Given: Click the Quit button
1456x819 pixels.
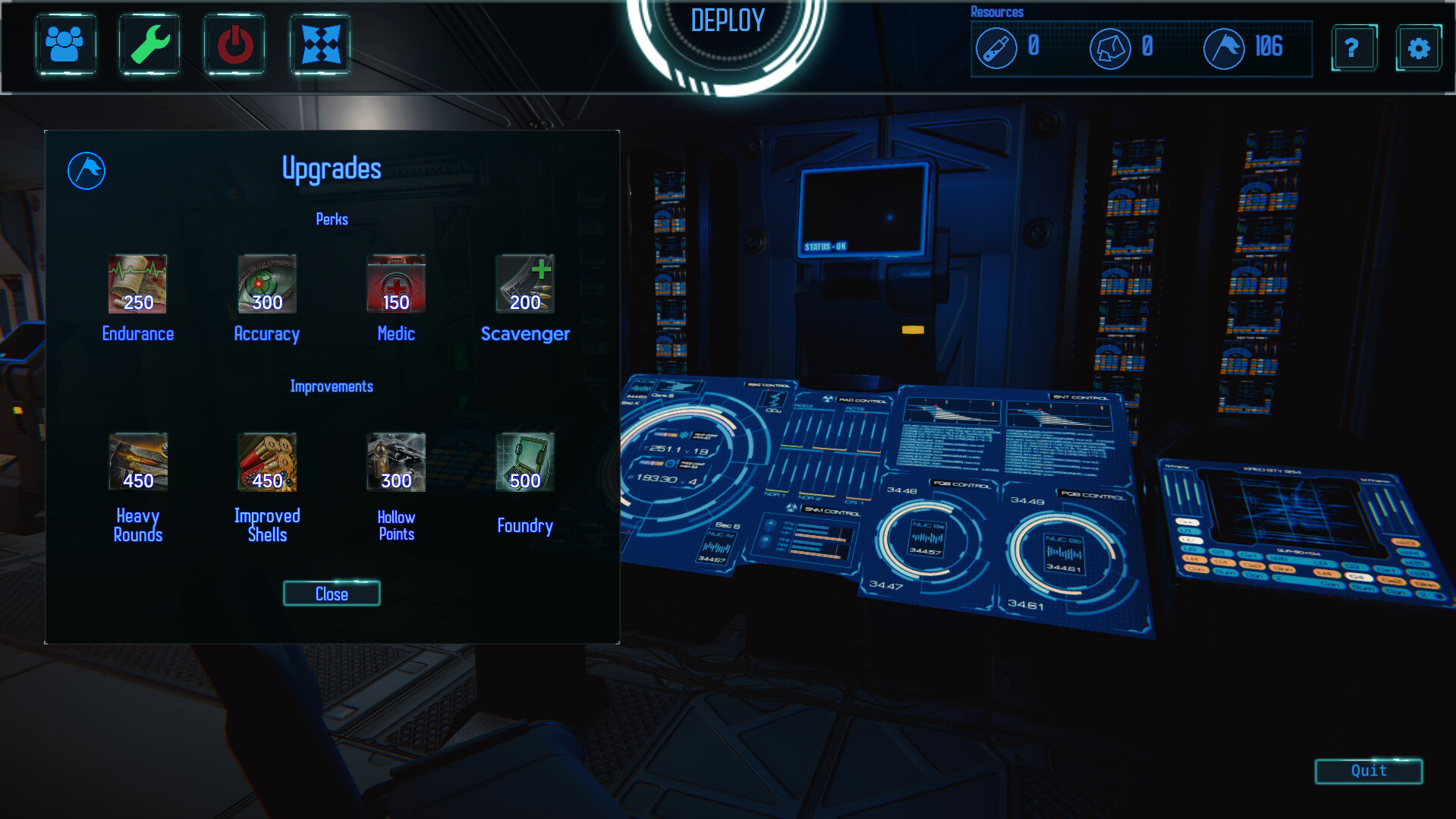Looking at the screenshot, I should click(x=1368, y=772).
